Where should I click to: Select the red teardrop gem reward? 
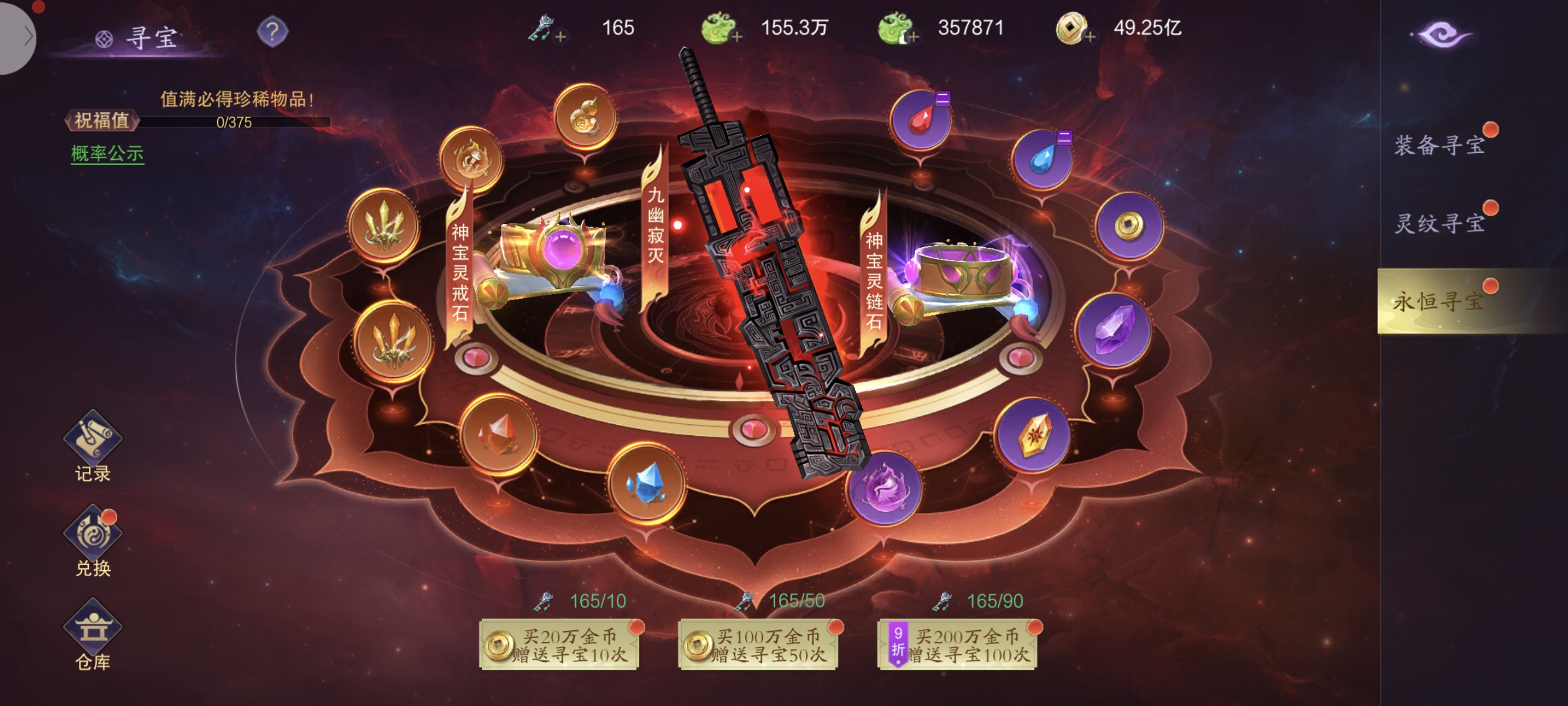(x=921, y=121)
